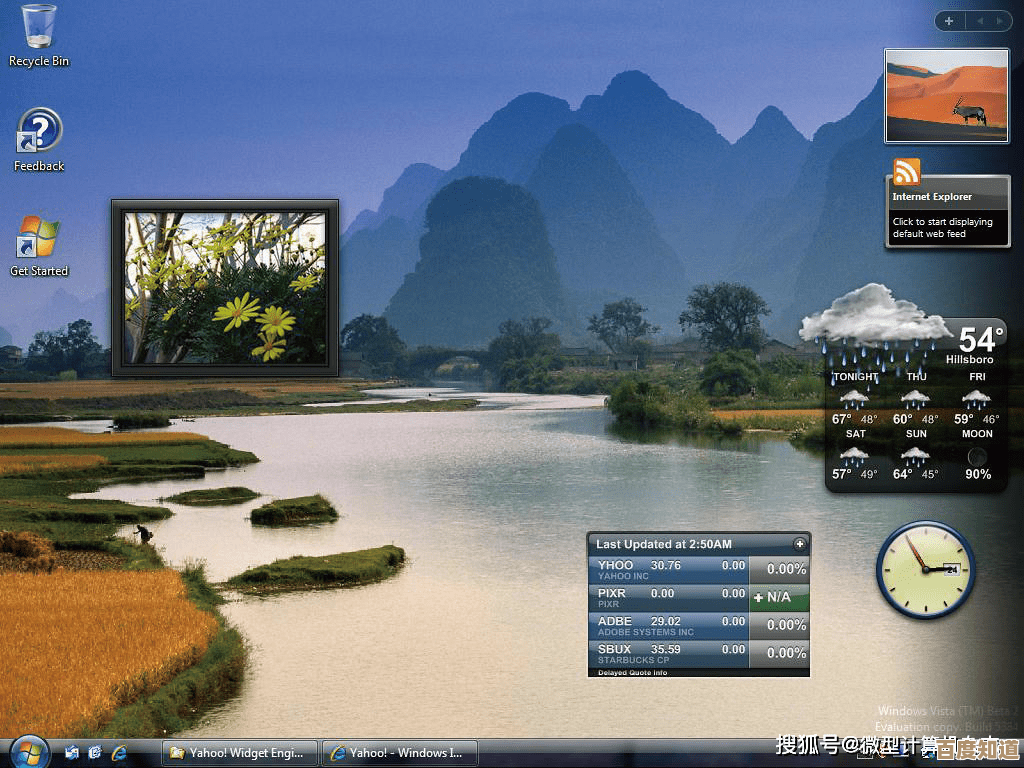Open the Feedback shortcut
This screenshot has height=768, width=1024.
39,132
